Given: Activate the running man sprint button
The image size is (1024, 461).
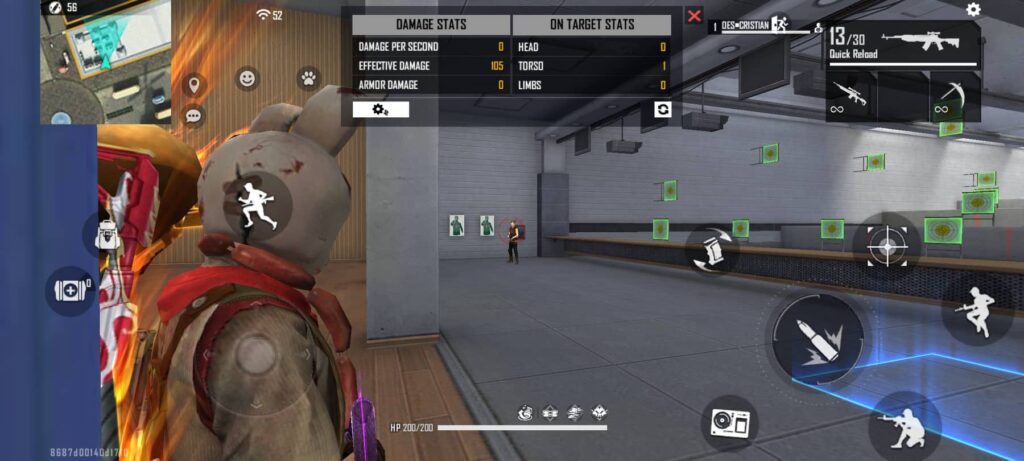Looking at the screenshot, I should [x=256, y=204].
